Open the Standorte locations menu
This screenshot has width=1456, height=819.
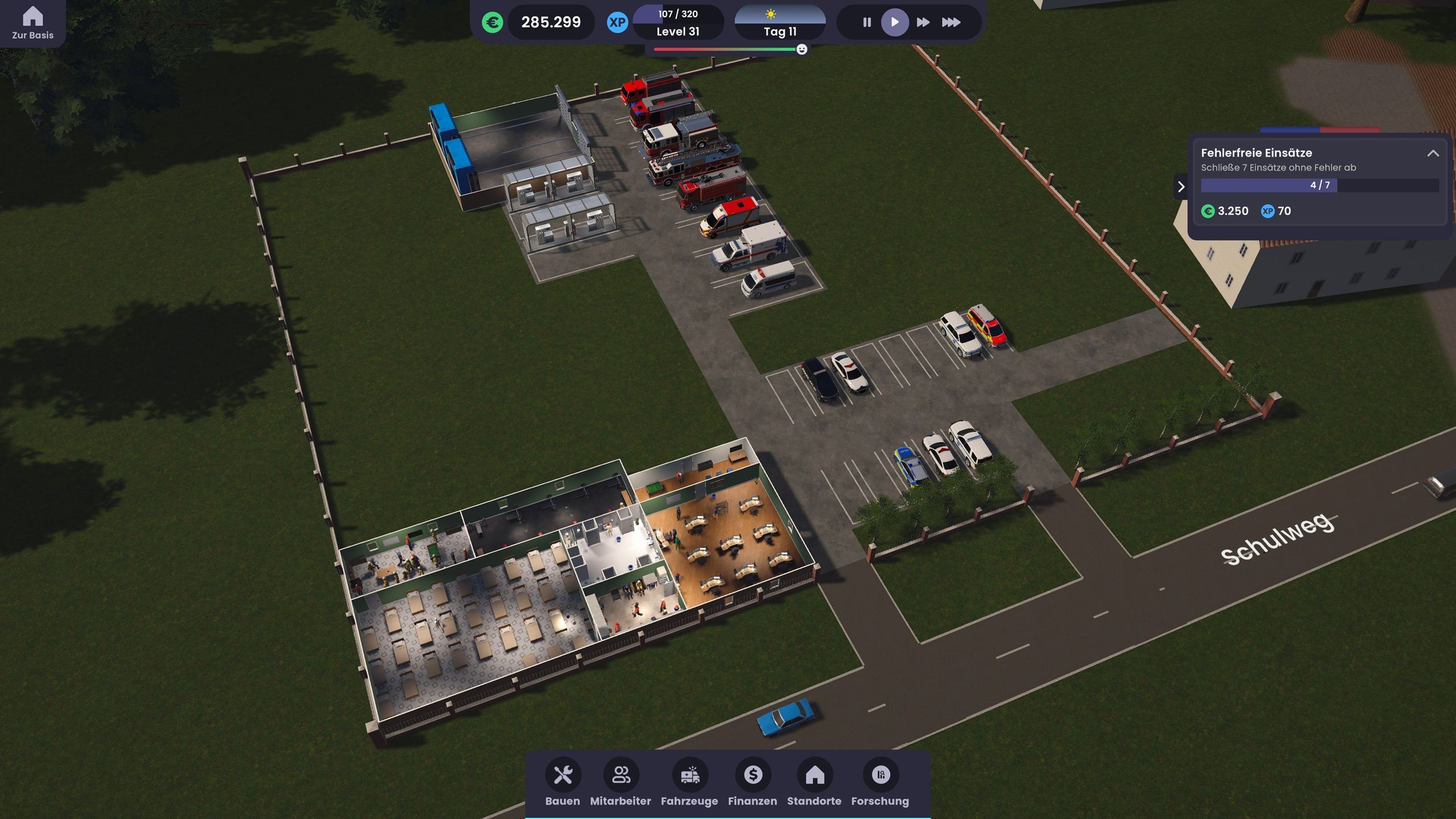coord(814,781)
